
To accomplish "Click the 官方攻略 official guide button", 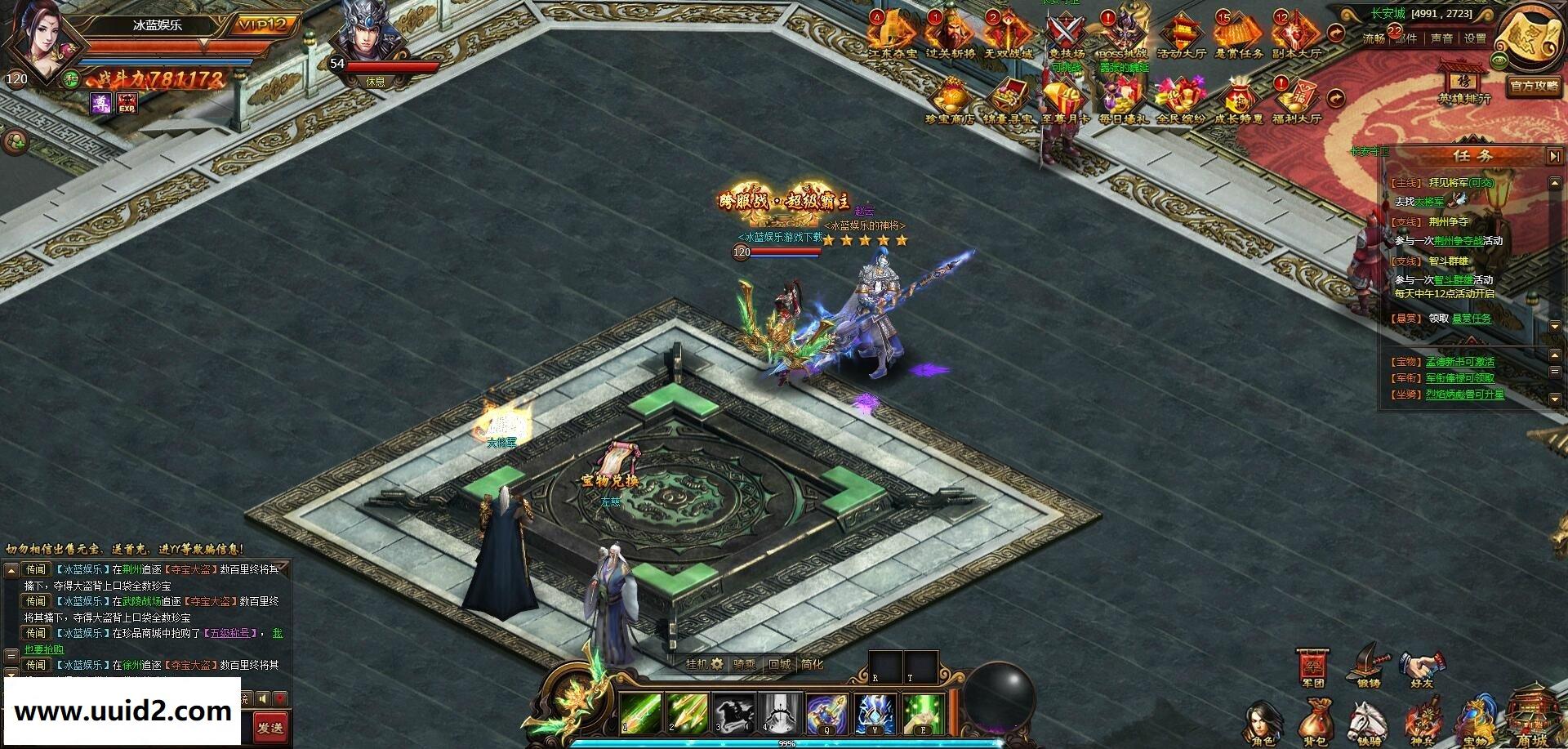I will tap(1535, 86).
